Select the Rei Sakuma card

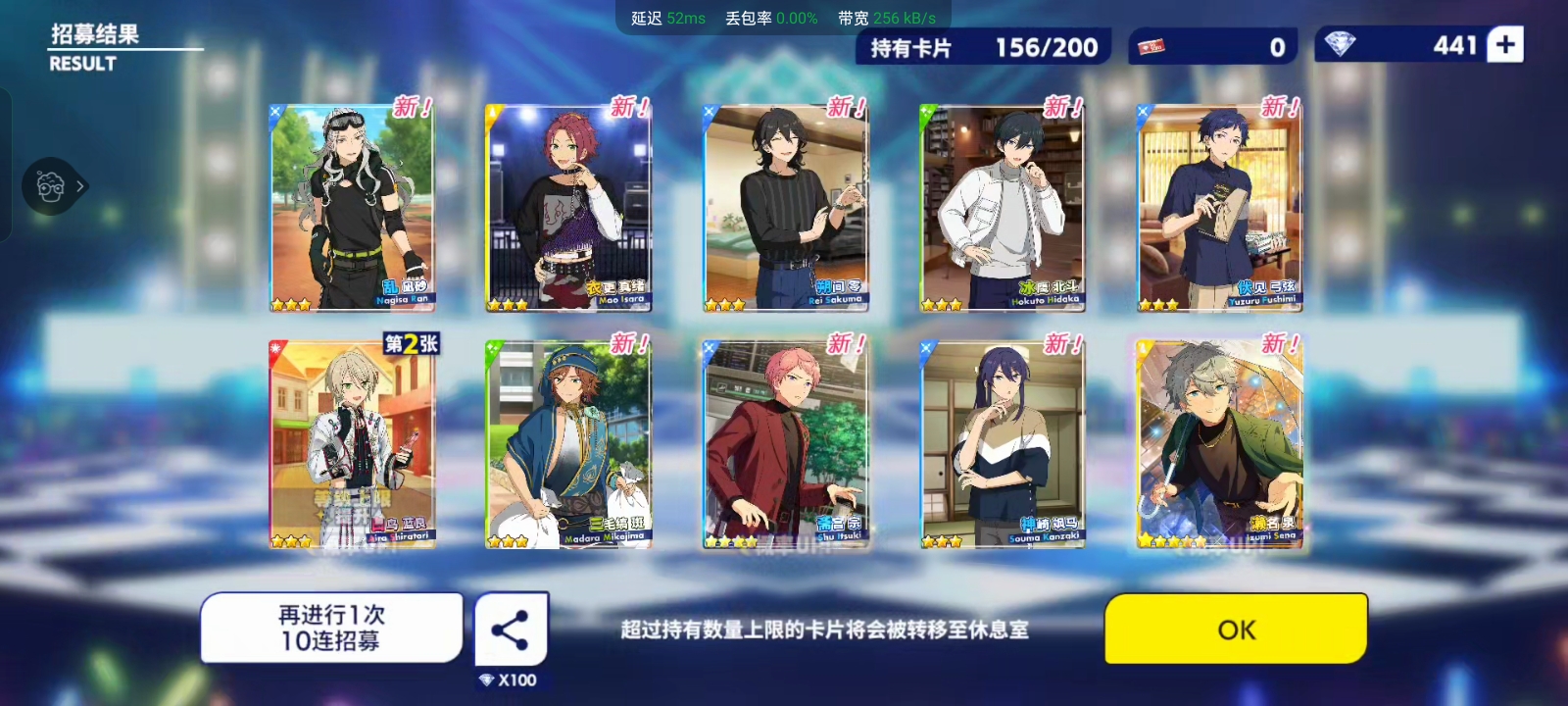tap(786, 208)
